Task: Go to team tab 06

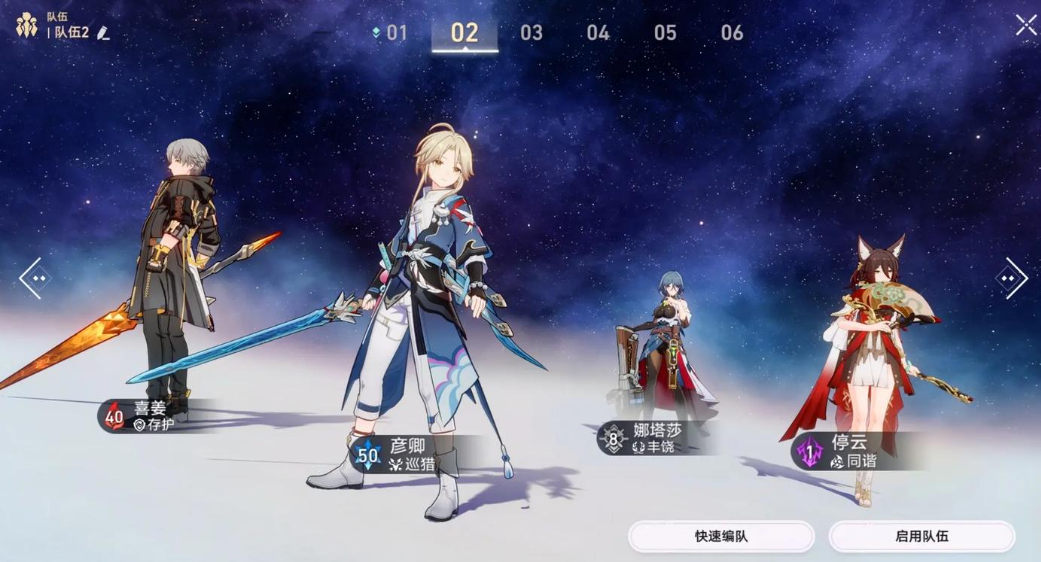Action: click(732, 33)
